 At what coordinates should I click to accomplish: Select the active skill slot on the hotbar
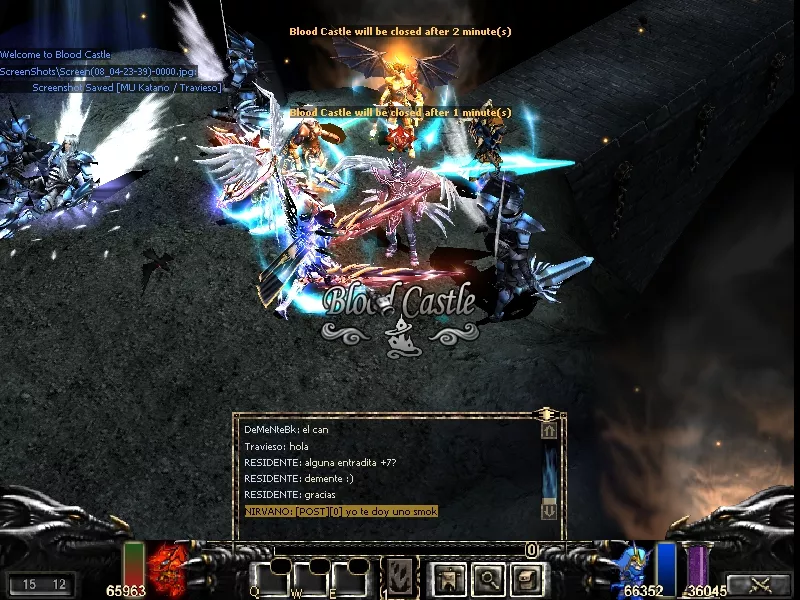coord(402,577)
